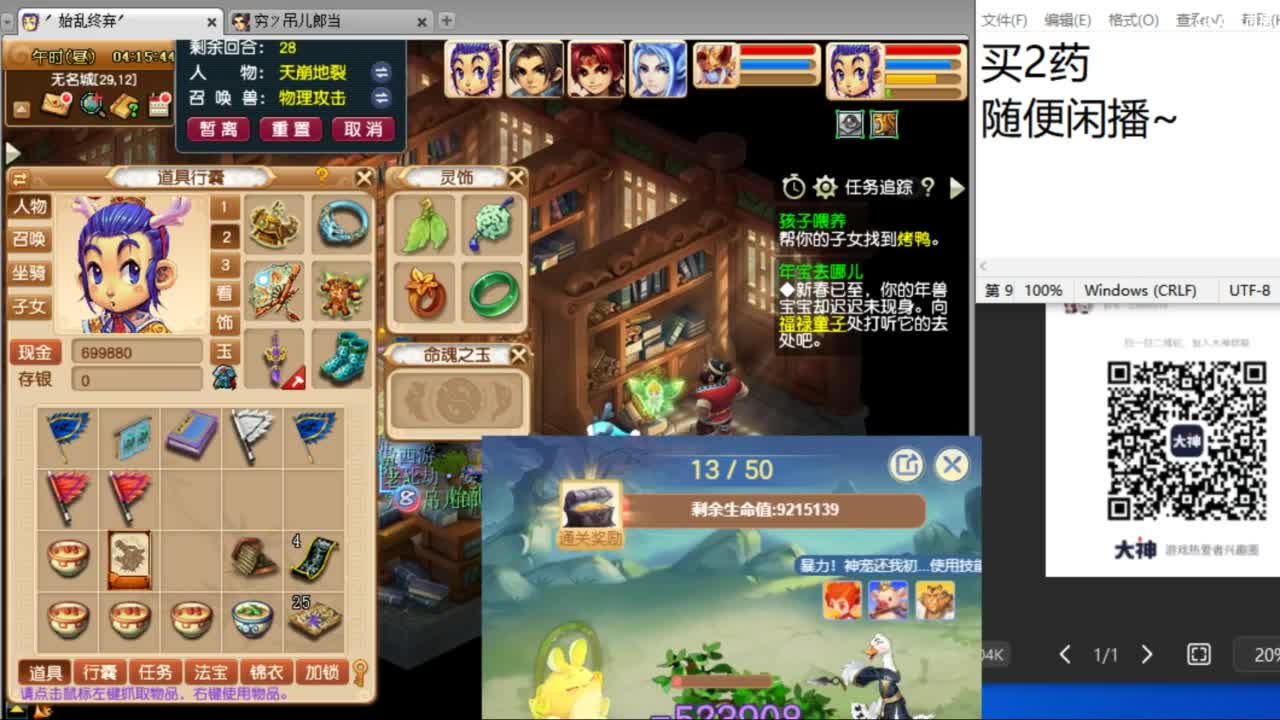Click the share icon next to 13/50 counter
Image resolution: width=1280 pixels, height=720 pixels.
[x=906, y=466]
